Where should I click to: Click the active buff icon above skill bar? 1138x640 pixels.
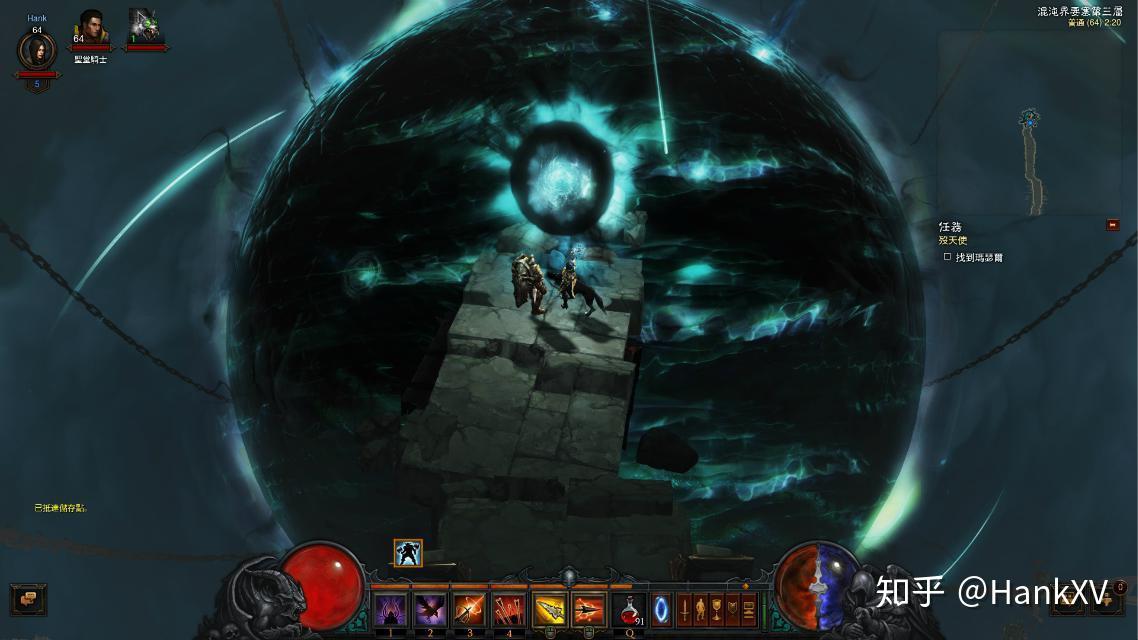tap(408, 553)
